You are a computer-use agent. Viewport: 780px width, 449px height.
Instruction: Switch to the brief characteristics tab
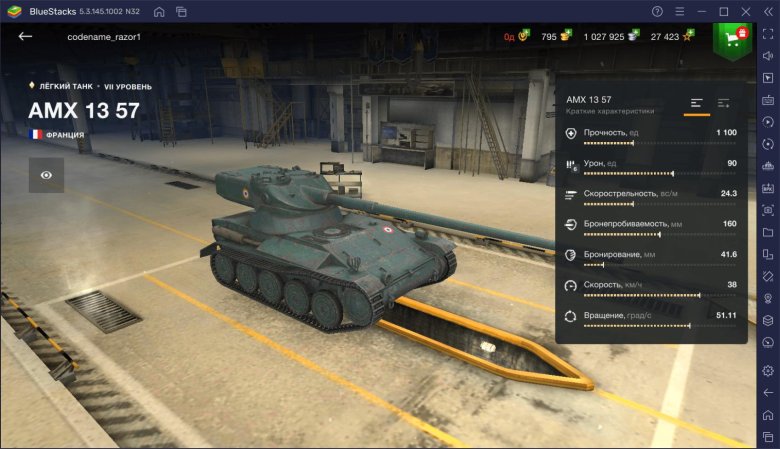(697, 103)
